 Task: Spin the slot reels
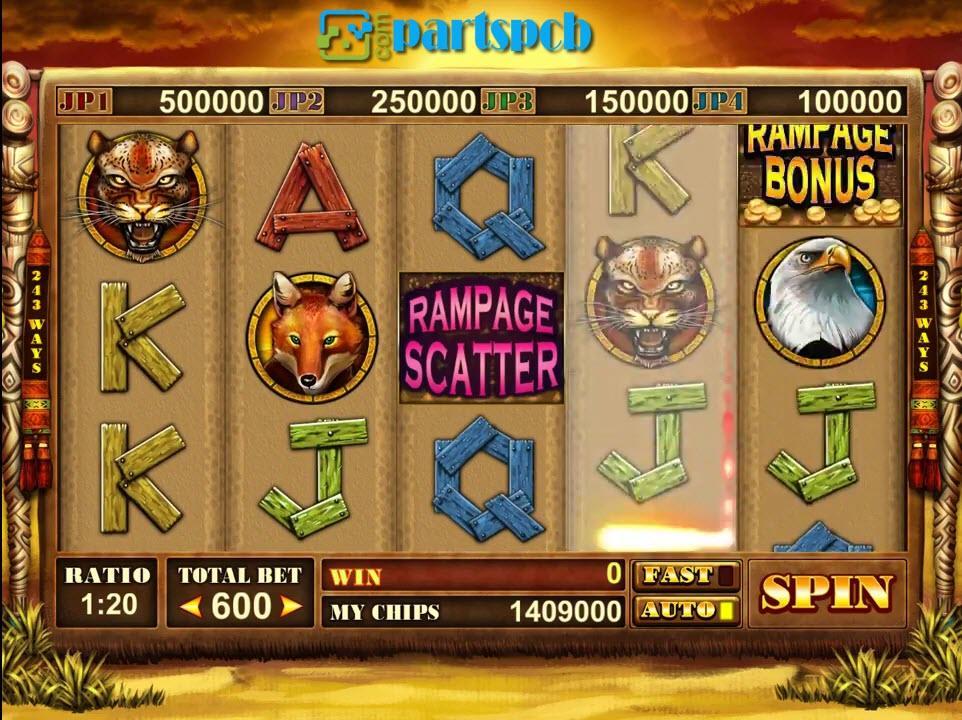point(826,593)
